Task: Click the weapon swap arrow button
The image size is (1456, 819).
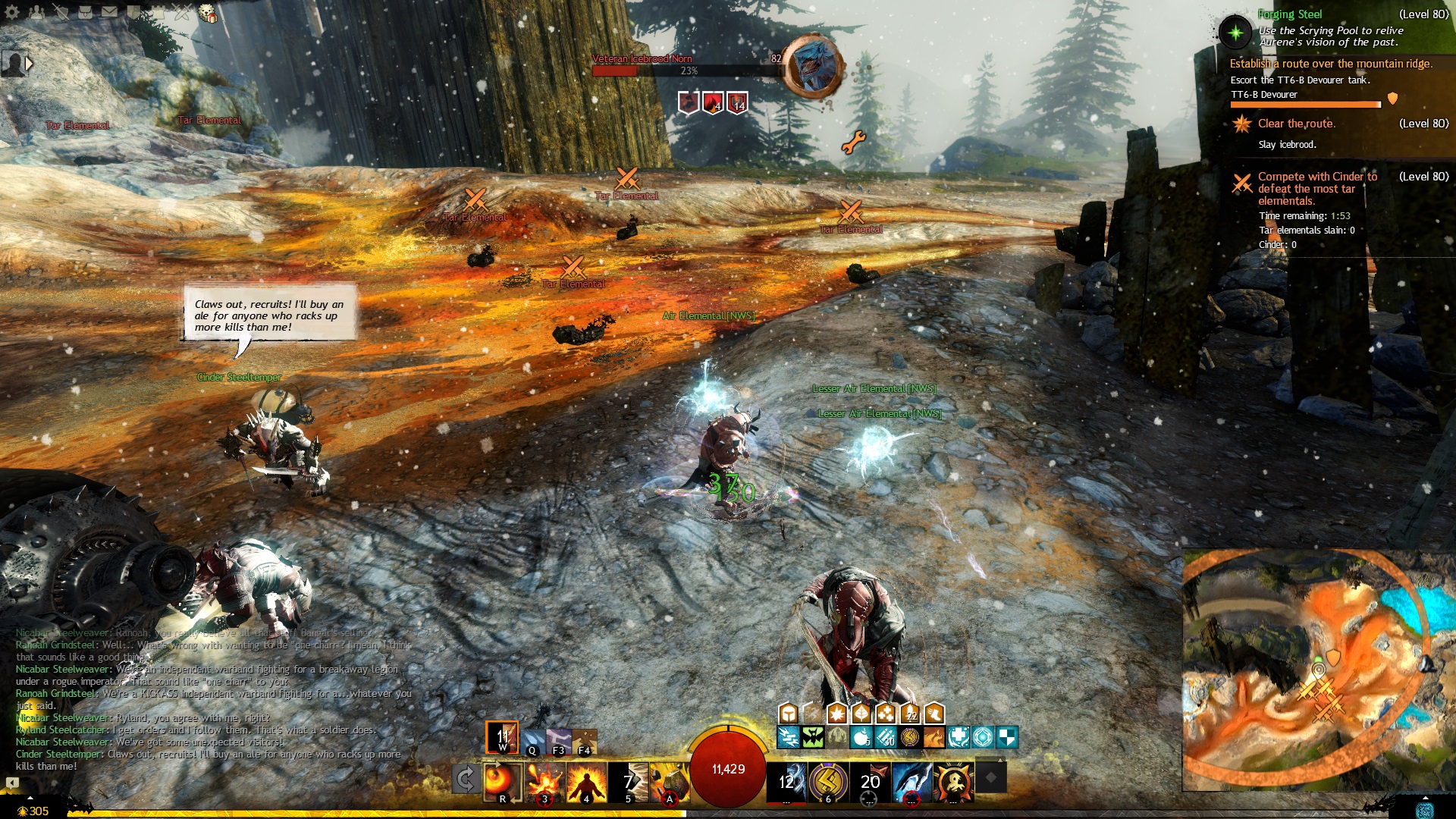Action: tap(466, 779)
